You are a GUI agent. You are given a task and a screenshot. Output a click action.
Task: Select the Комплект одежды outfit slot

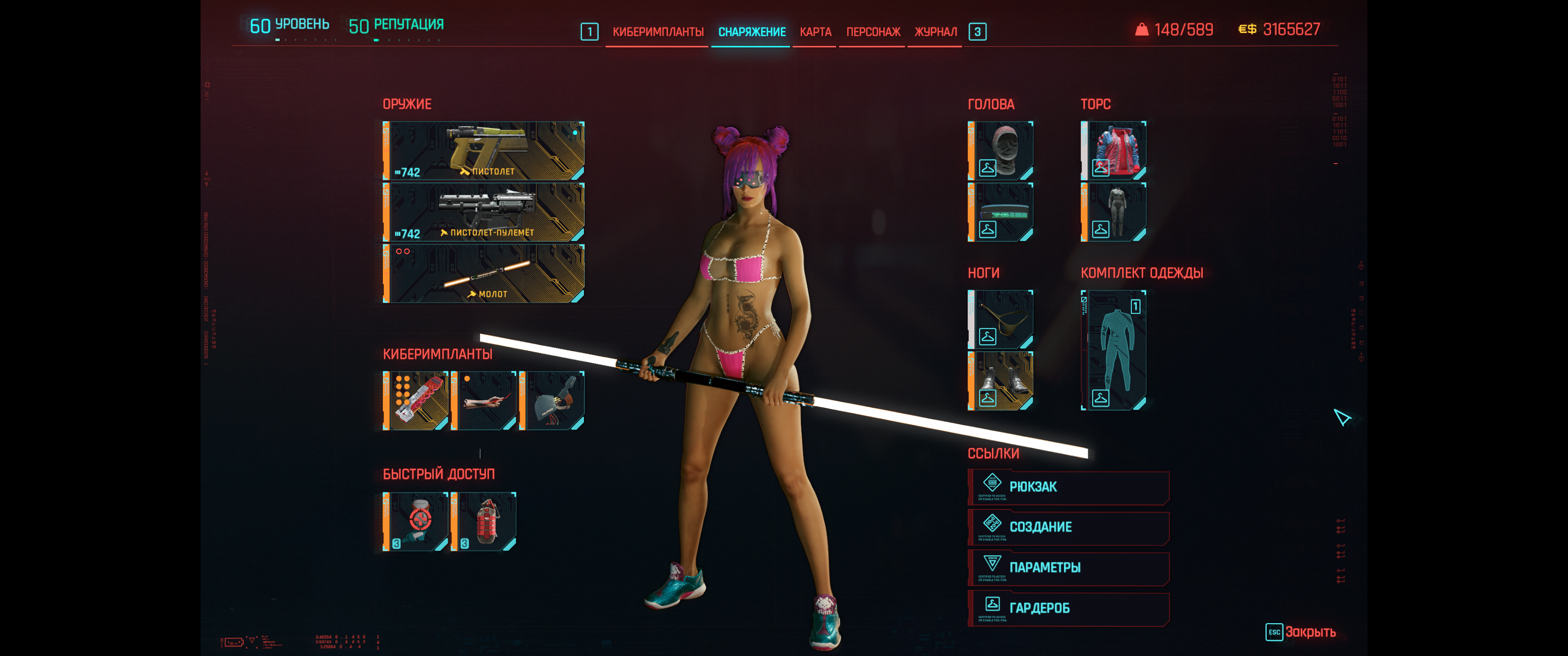point(1113,350)
